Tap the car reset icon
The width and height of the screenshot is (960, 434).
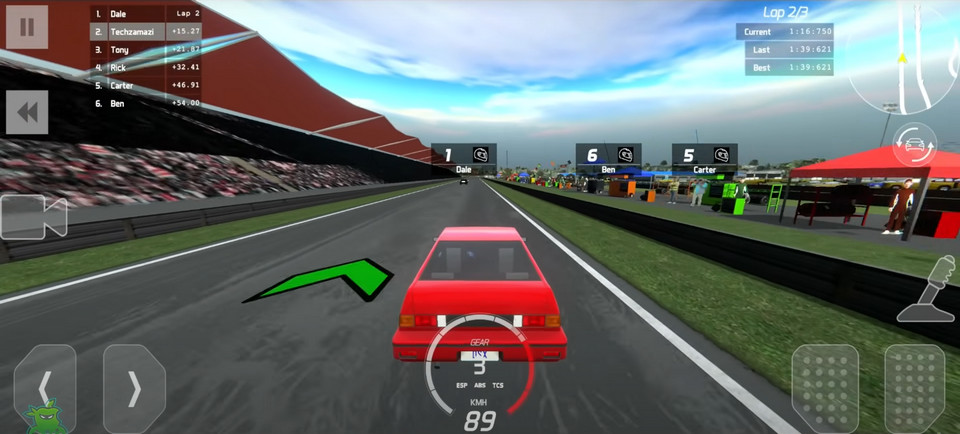(x=914, y=146)
